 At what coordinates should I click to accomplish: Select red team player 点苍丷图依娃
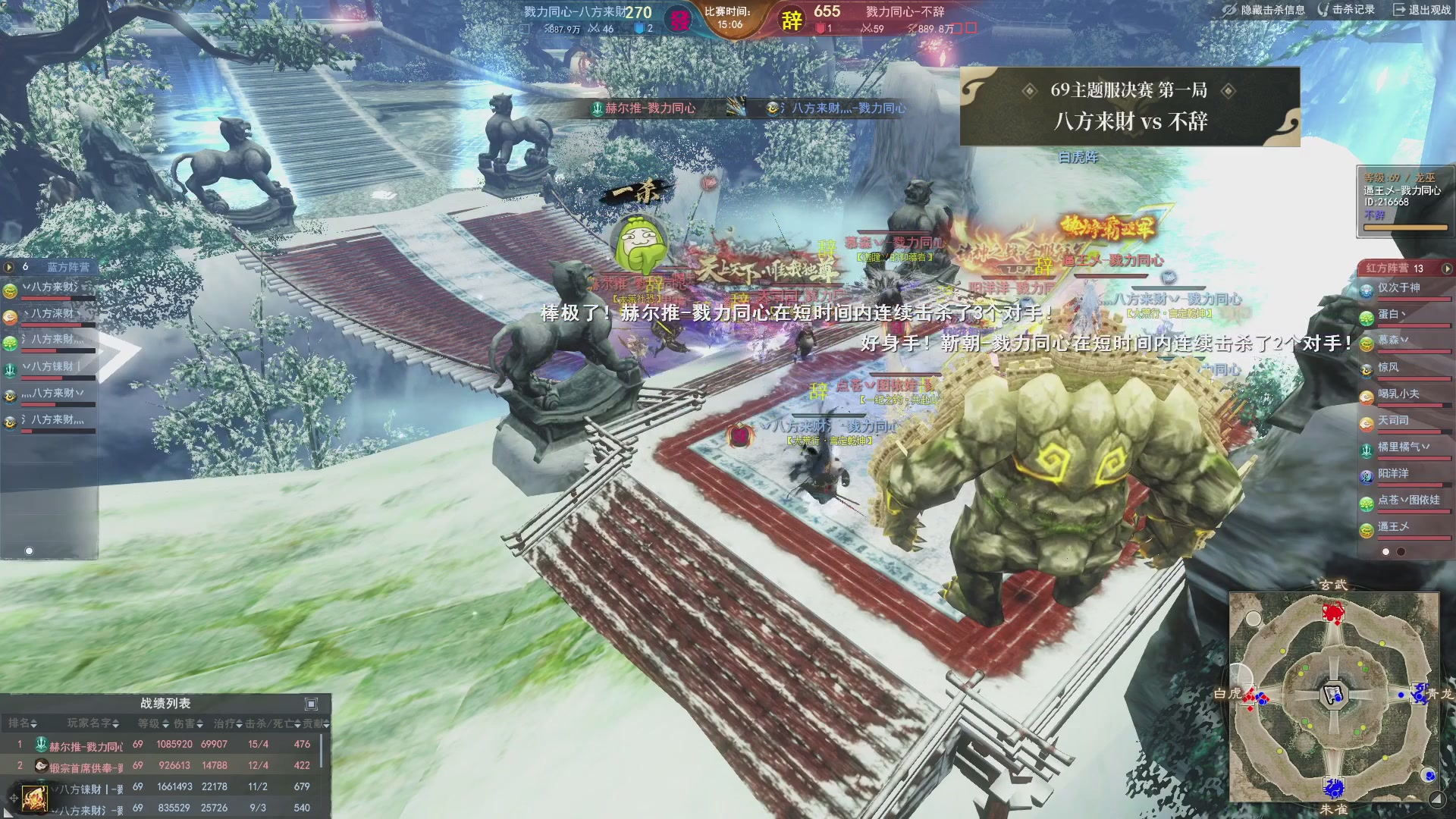coord(1408,500)
